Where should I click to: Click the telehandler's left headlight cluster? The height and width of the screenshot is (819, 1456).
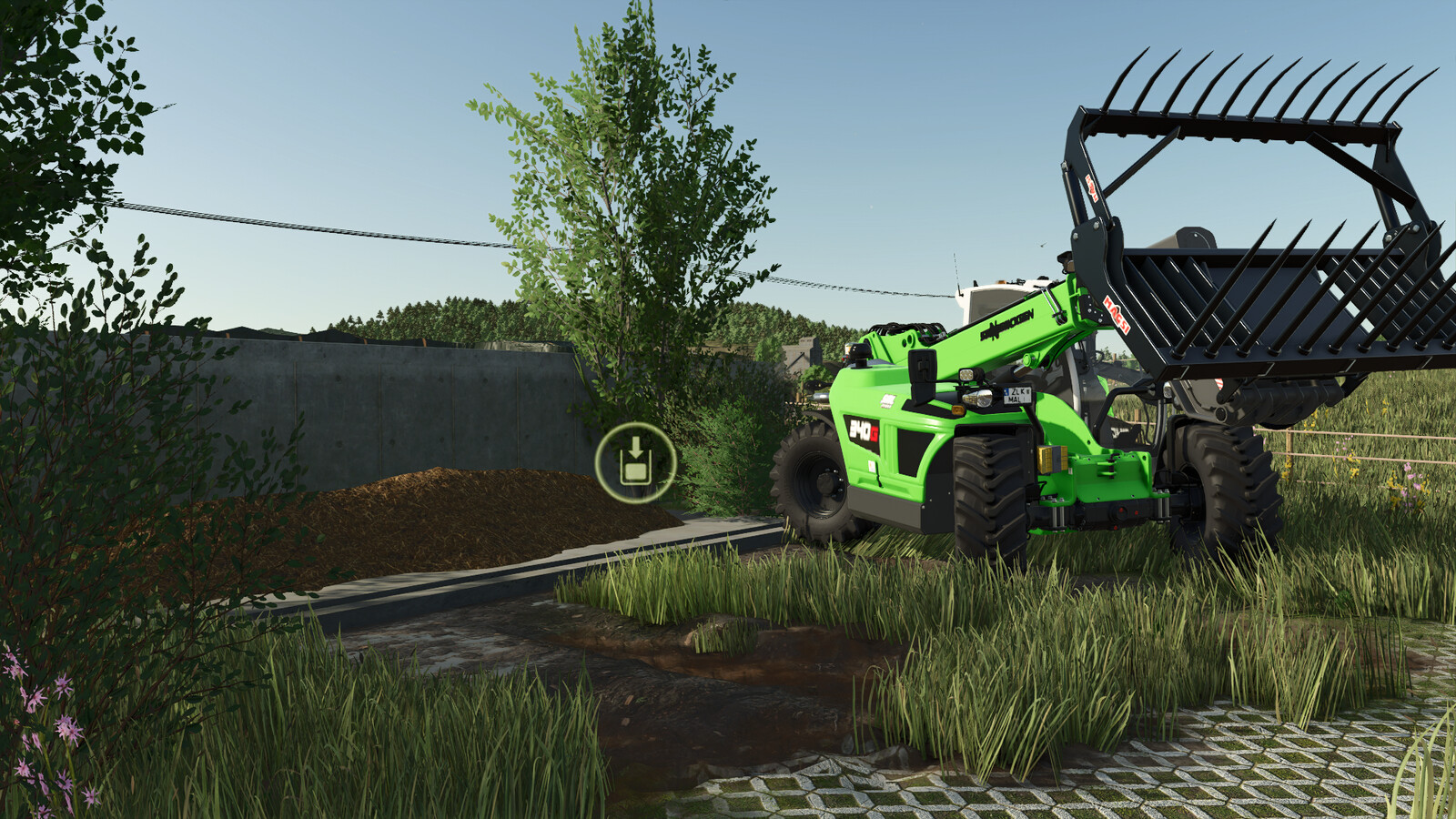(978, 399)
